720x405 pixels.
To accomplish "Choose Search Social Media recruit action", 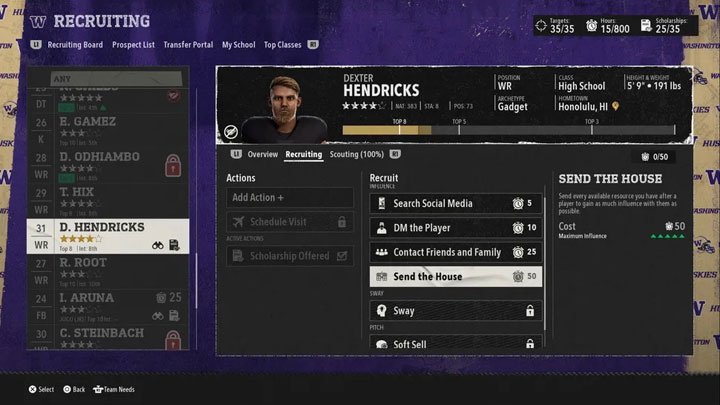I will (456, 203).
